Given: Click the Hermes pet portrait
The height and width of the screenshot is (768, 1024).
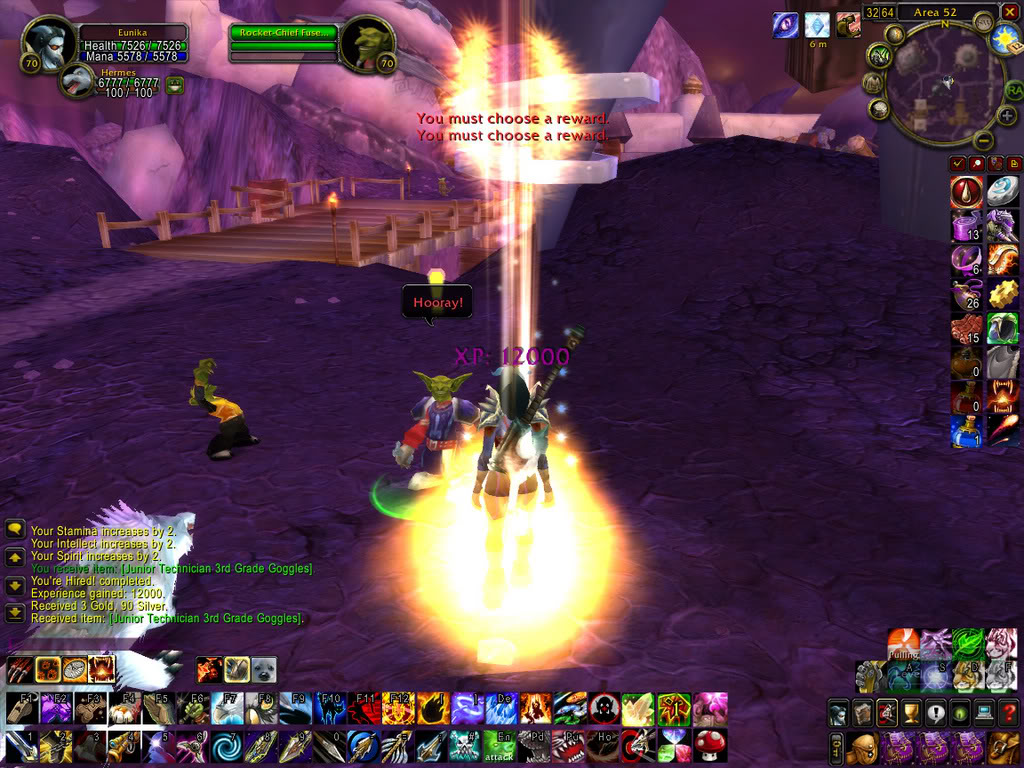Looking at the screenshot, I should [x=78, y=82].
